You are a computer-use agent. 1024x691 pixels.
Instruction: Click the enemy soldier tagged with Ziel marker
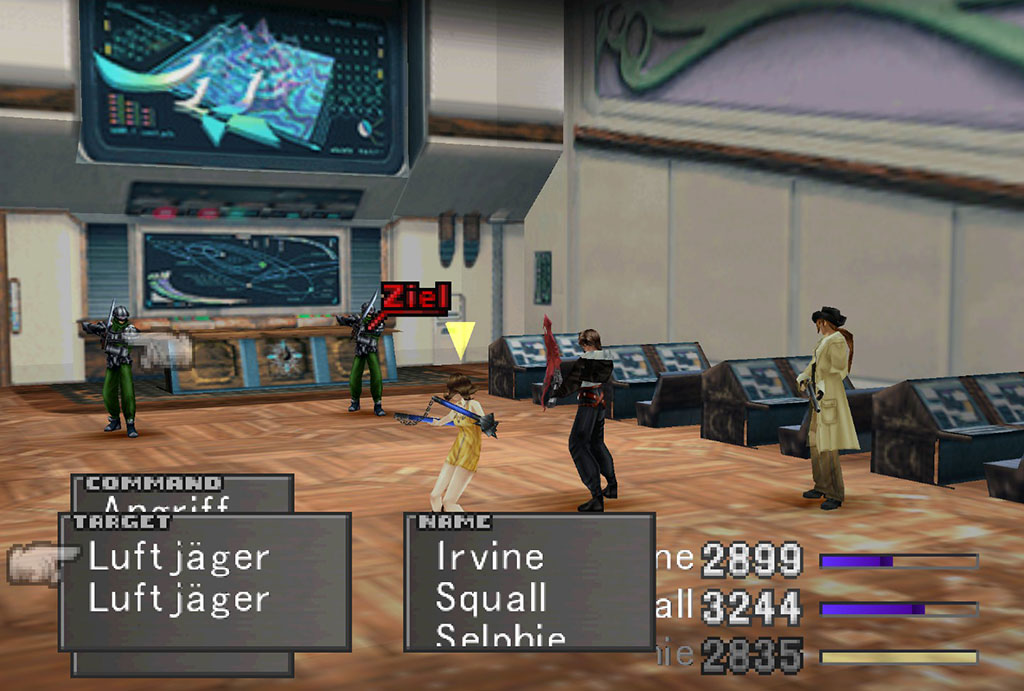tap(365, 355)
